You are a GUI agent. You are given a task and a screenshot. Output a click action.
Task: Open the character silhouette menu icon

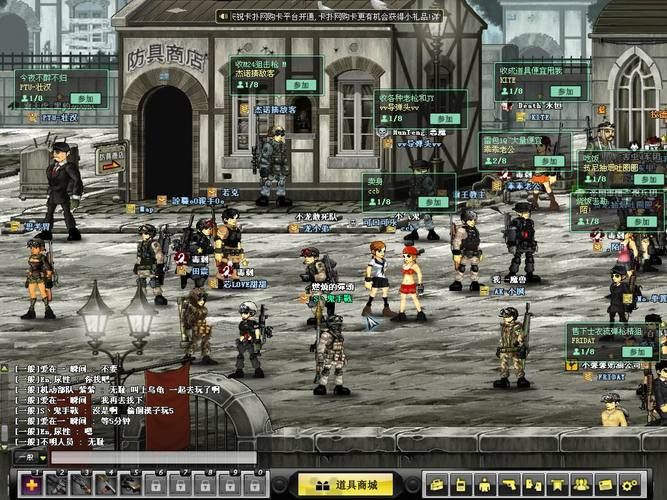pyautogui.click(x=485, y=485)
